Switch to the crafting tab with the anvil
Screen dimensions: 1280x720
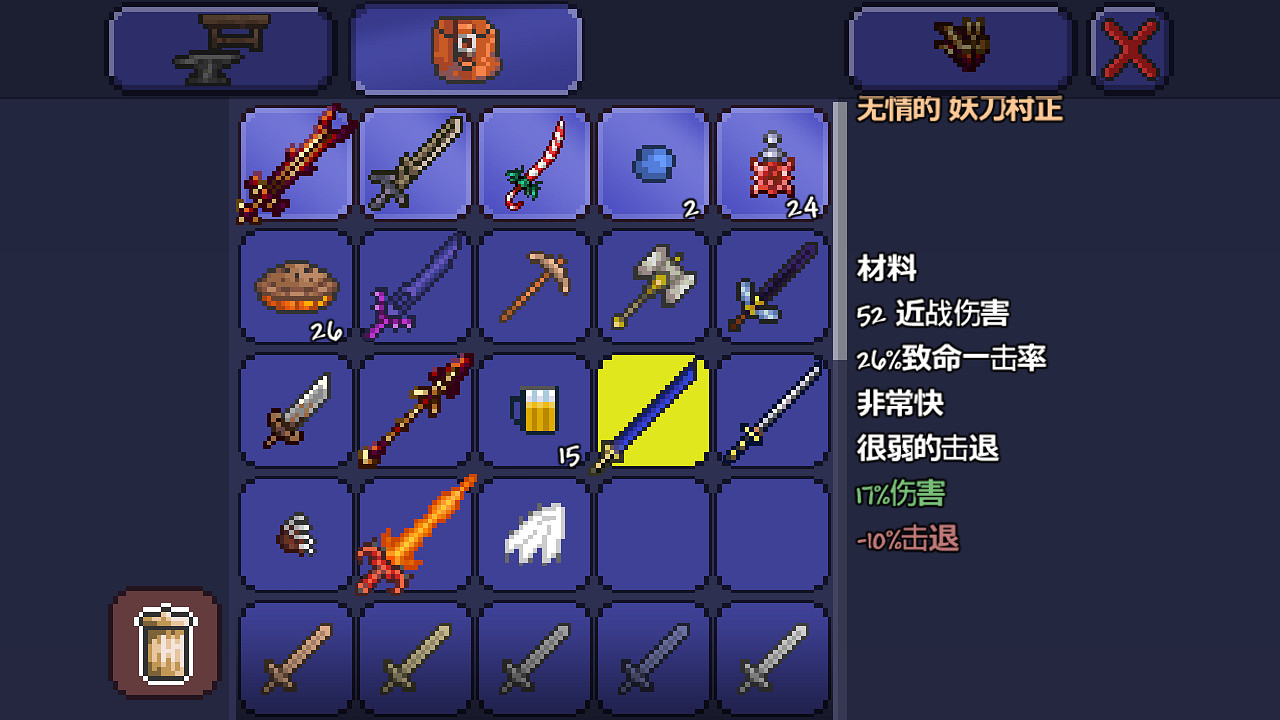[220, 47]
